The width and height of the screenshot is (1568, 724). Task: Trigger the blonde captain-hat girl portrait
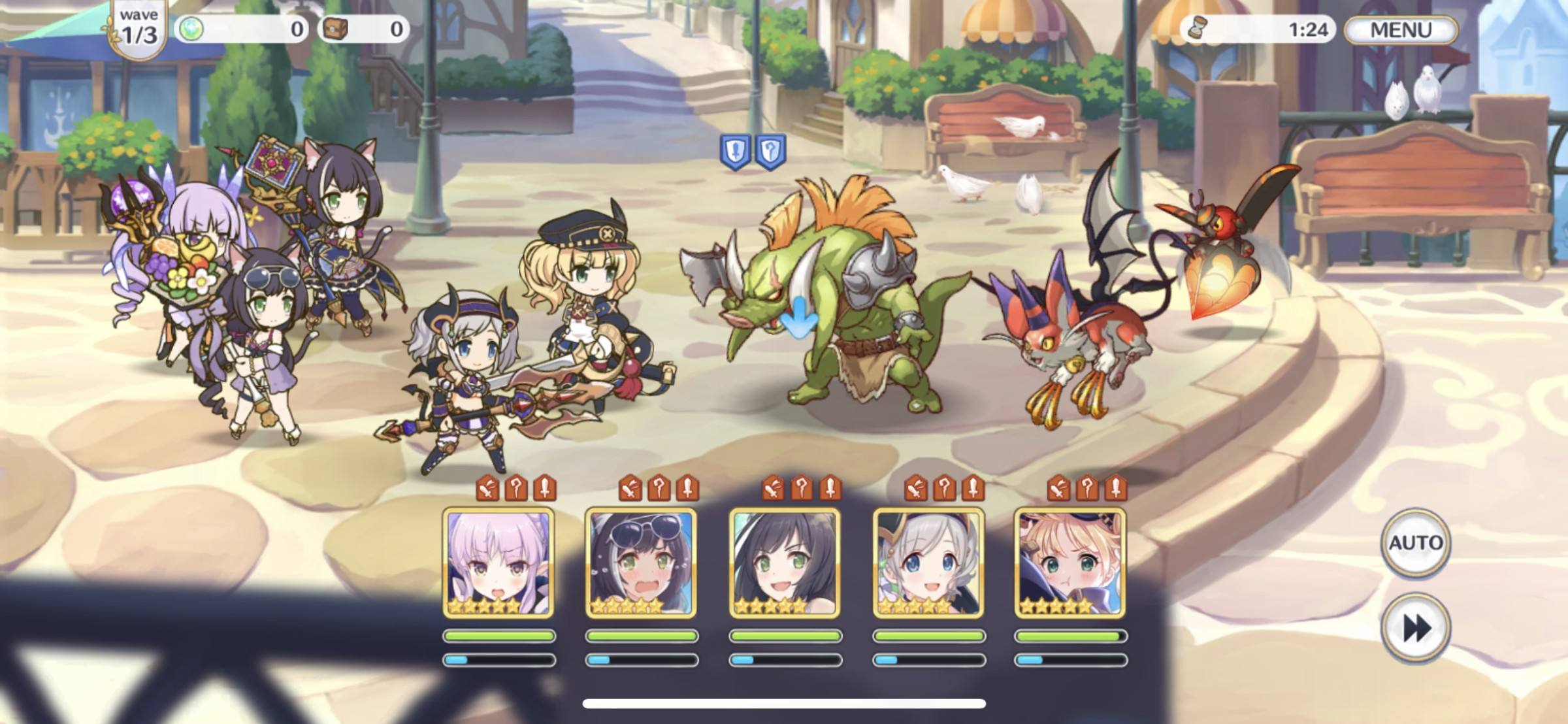1070,563
